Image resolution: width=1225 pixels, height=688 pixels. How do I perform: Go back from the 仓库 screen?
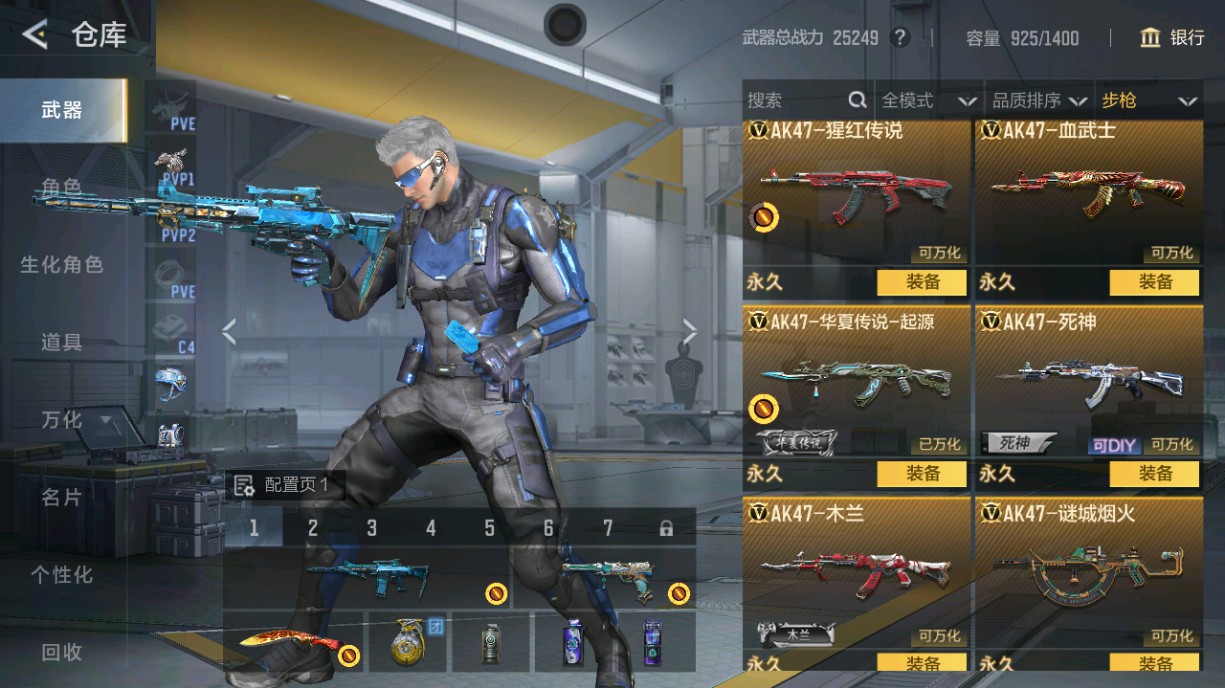click(x=35, y=36)
